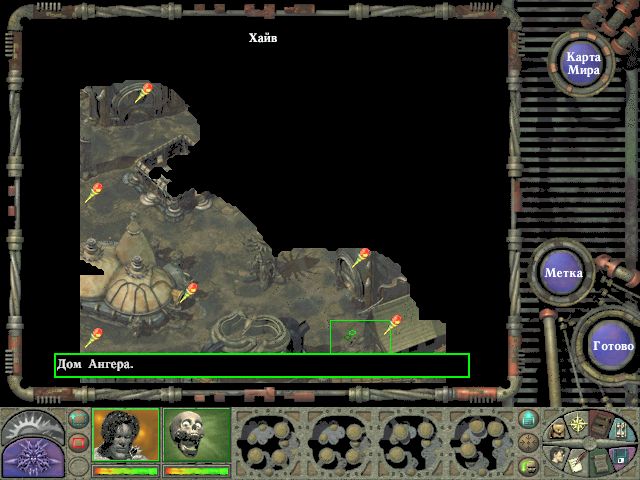Screen dimensions: 640x480
Task: Click the green viewport rectangle on map
Action: point(360,337)
